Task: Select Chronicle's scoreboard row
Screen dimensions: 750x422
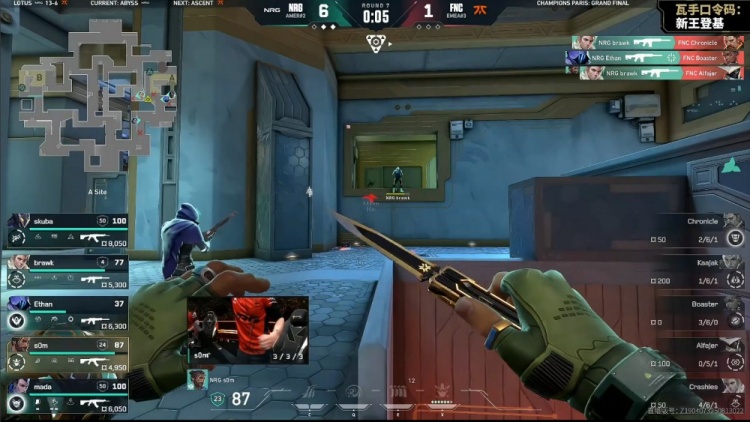Action: click(x=695, y=229)
